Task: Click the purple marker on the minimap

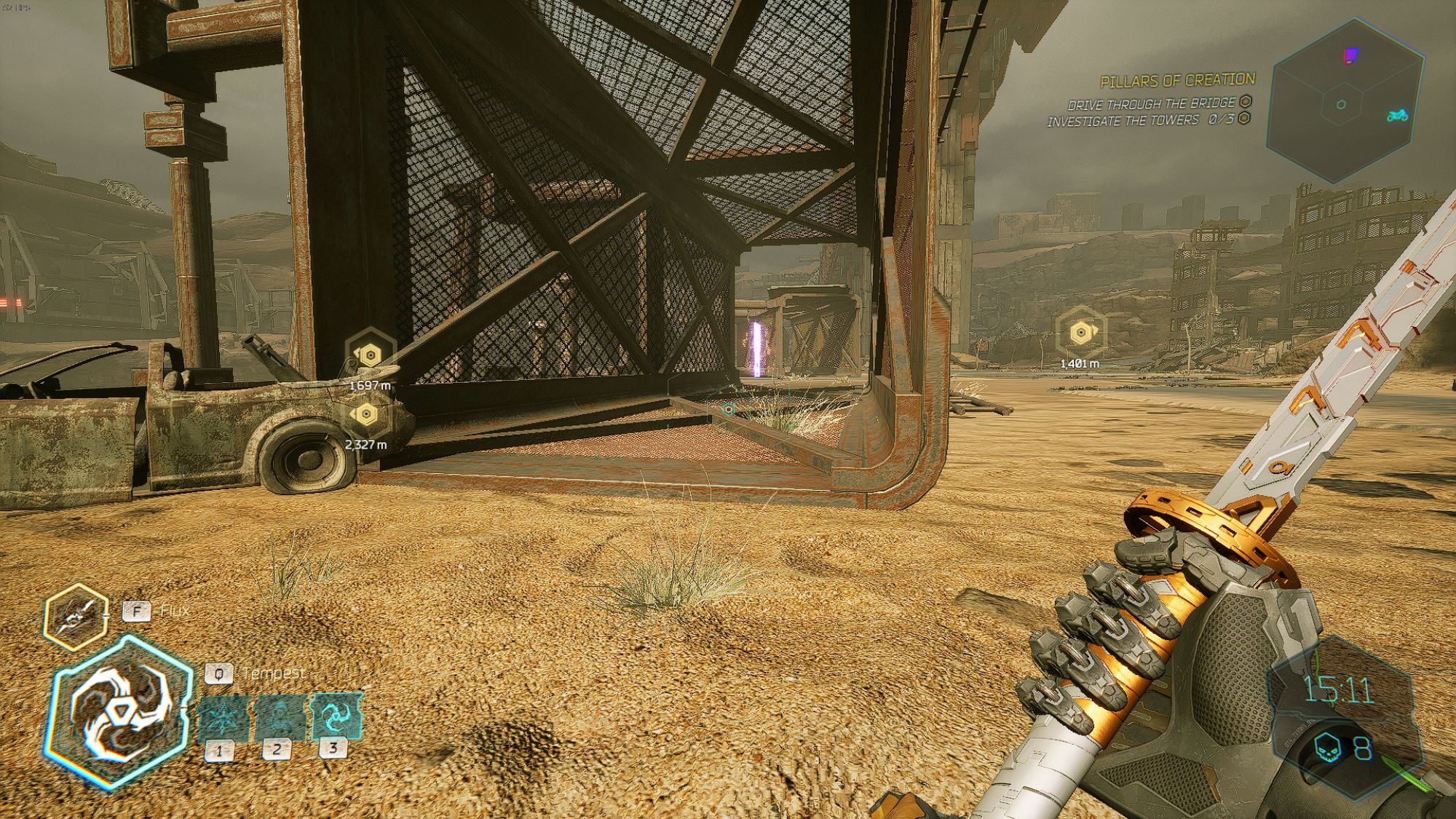Action: click(x=1350, y=55)
